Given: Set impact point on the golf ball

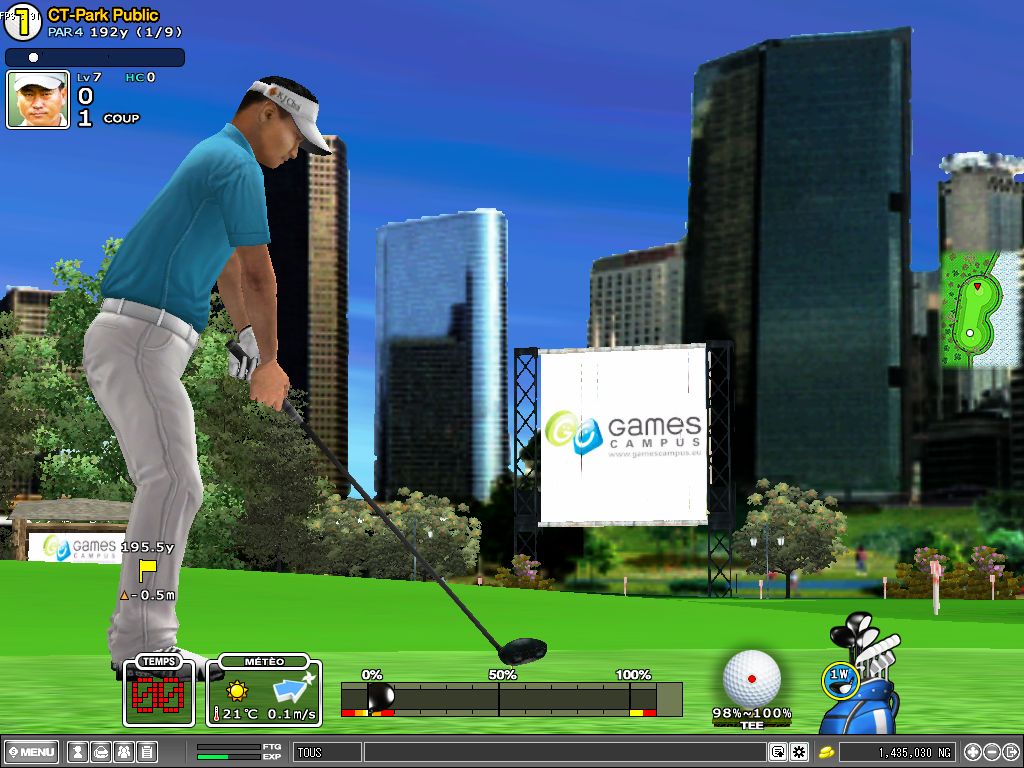Looking at the screenshot, I should click(751, 677).
